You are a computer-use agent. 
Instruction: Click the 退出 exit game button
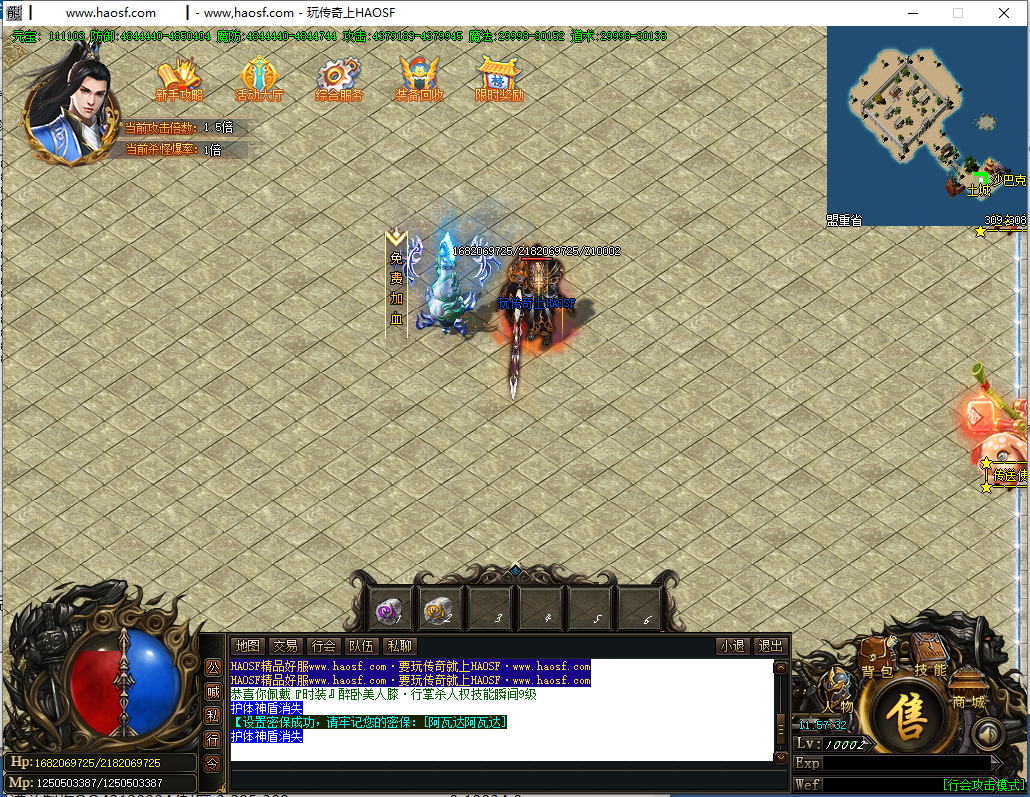pos(769,646)
